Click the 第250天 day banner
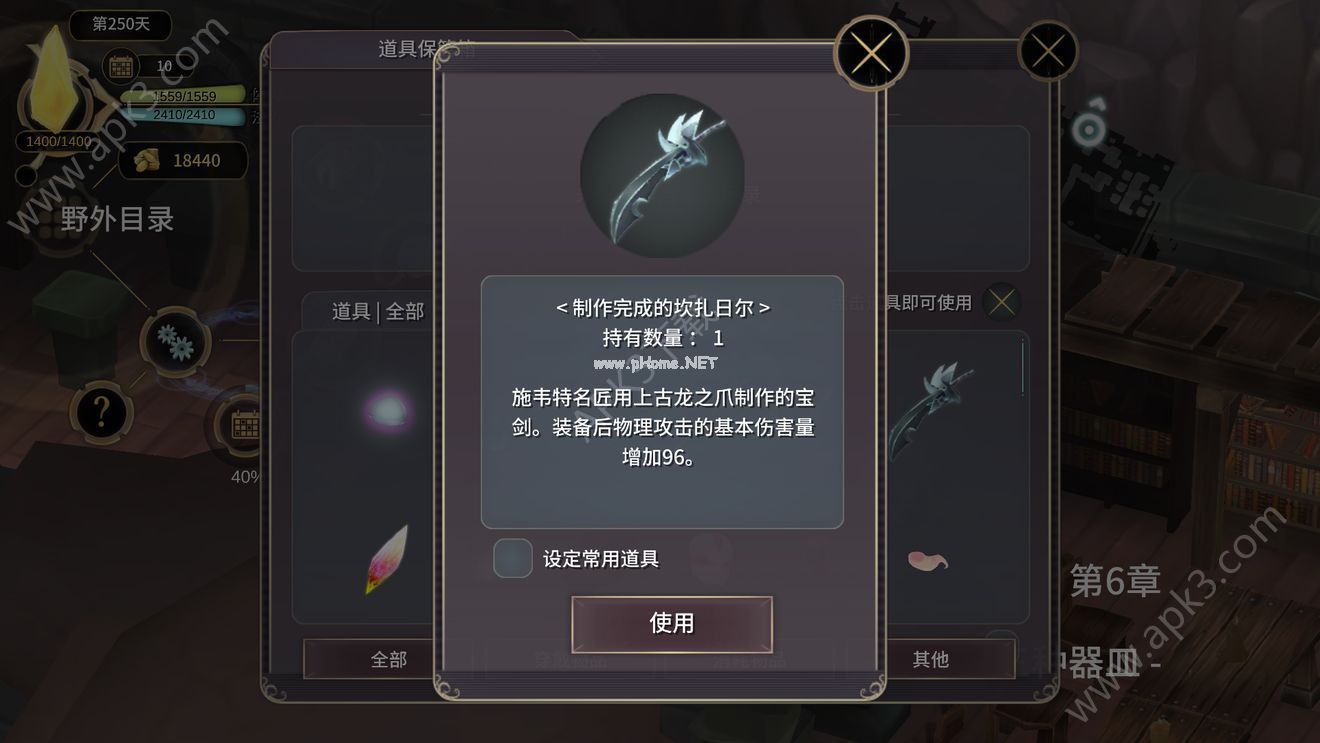The image size is (1320, 743). coord(119,24)
